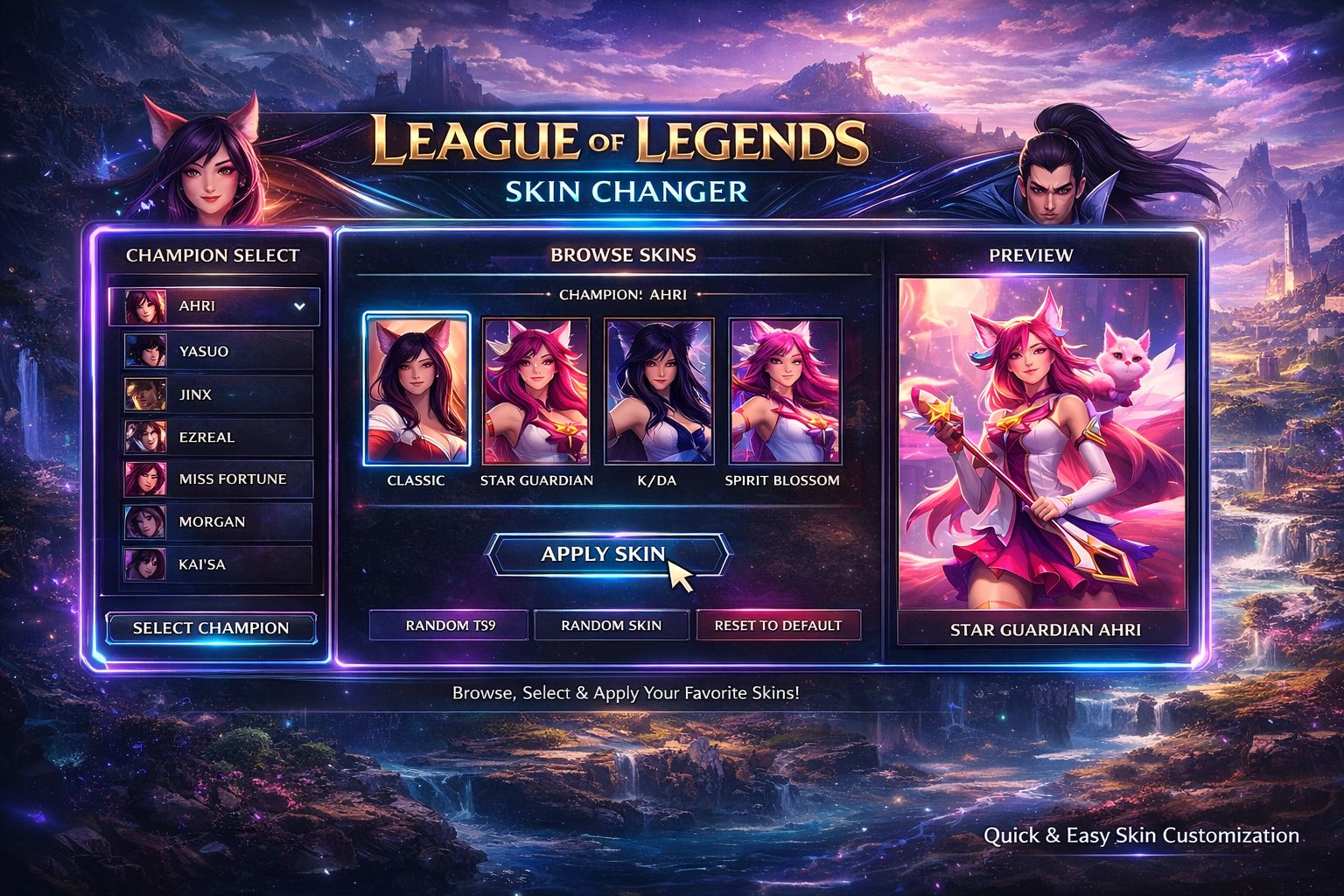Reset the skin to default
Viewport: 1344px width, 896px height.
click(778, 626)
